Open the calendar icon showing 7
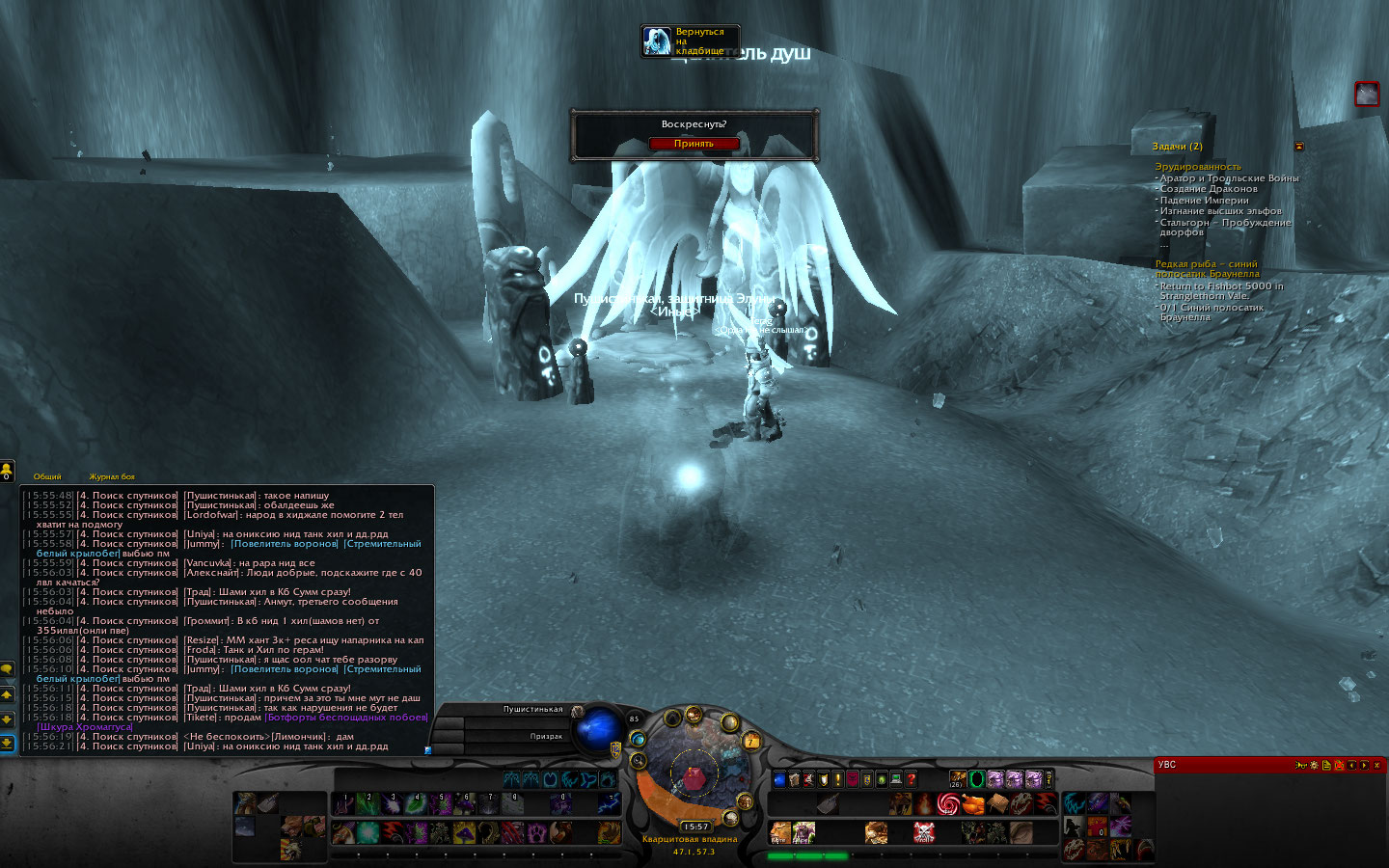The image size is (1389, 868). [x=751, y=741]
